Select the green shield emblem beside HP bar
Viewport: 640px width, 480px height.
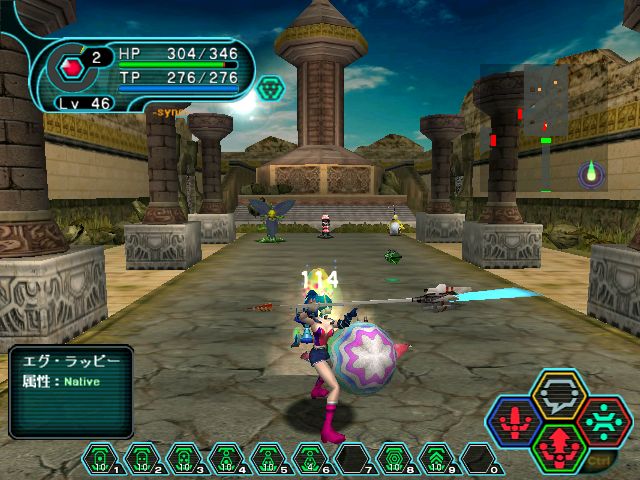[270, 88]
